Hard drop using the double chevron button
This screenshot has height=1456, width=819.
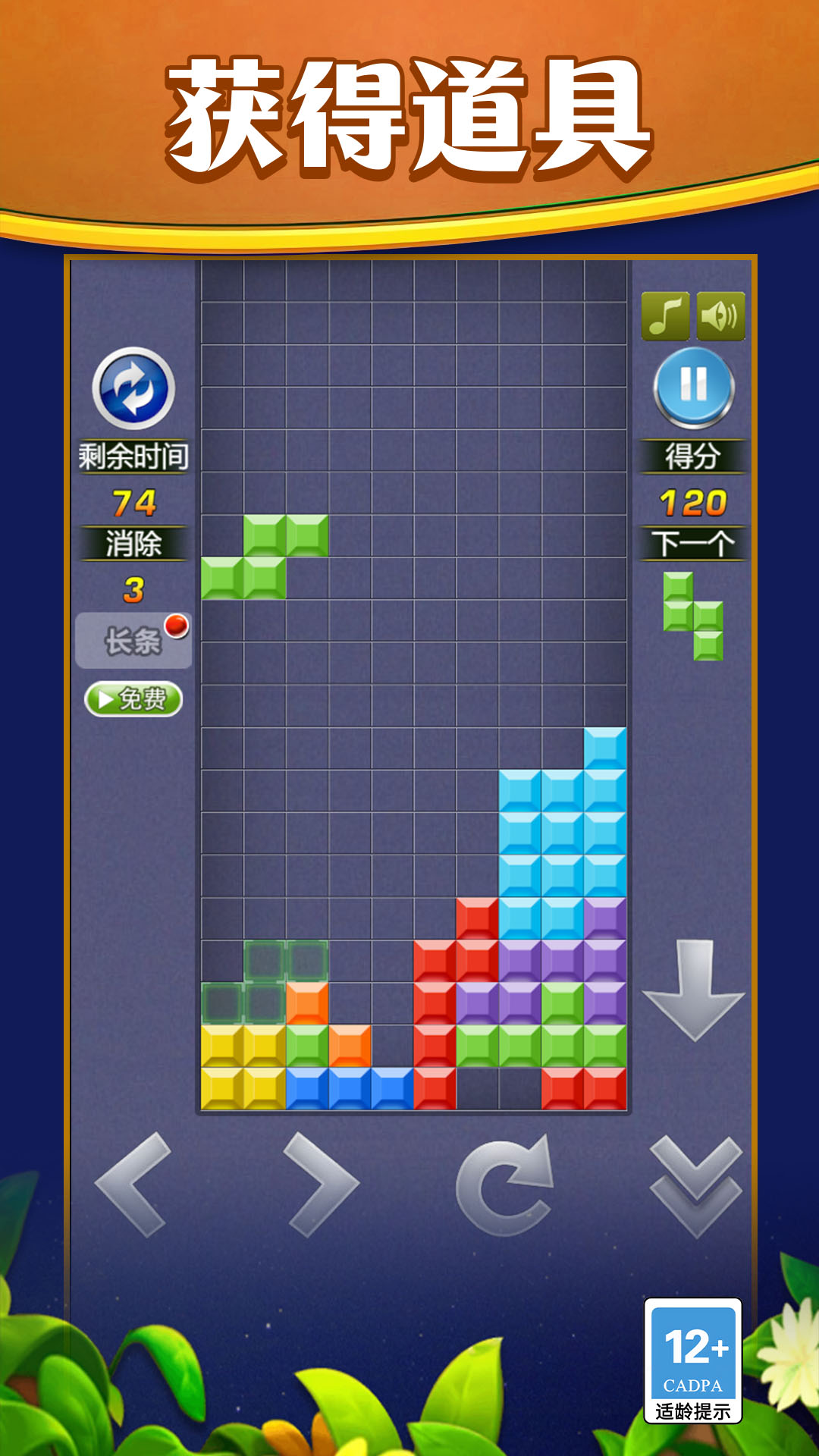(695, 1187)
